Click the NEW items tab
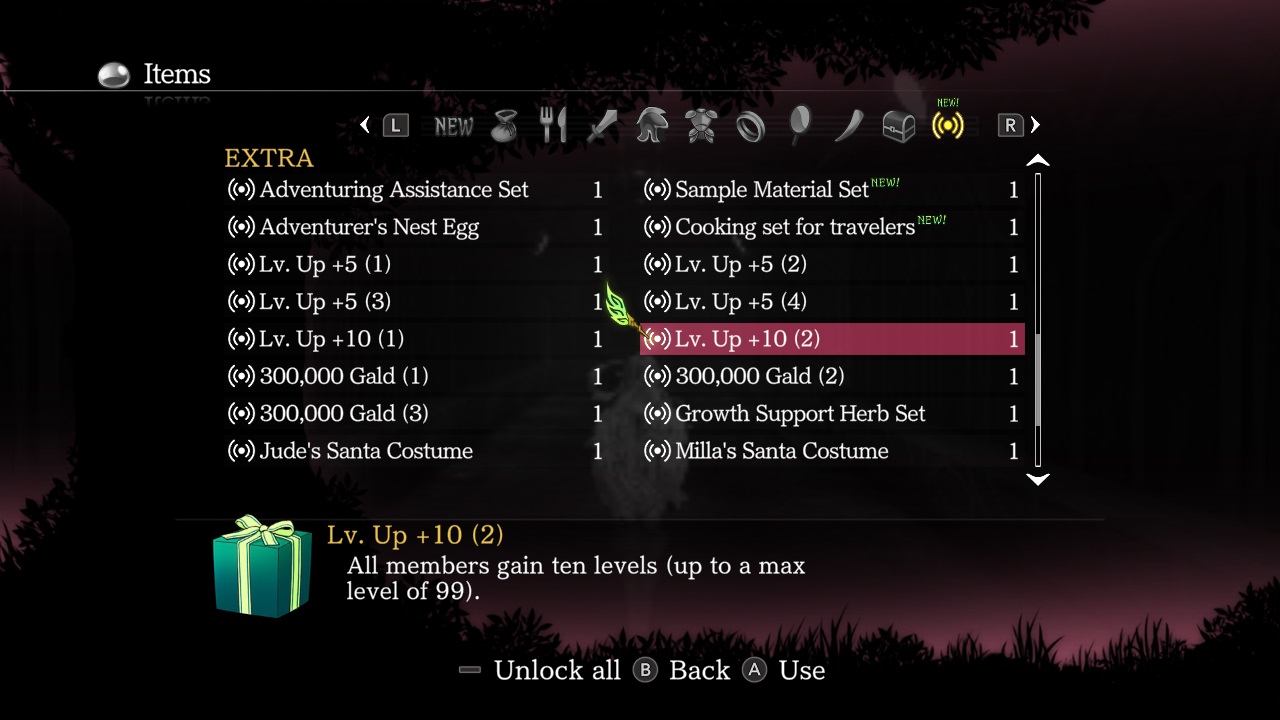The height and width of the screenshot is (720, 1280). tap(454, 124)
